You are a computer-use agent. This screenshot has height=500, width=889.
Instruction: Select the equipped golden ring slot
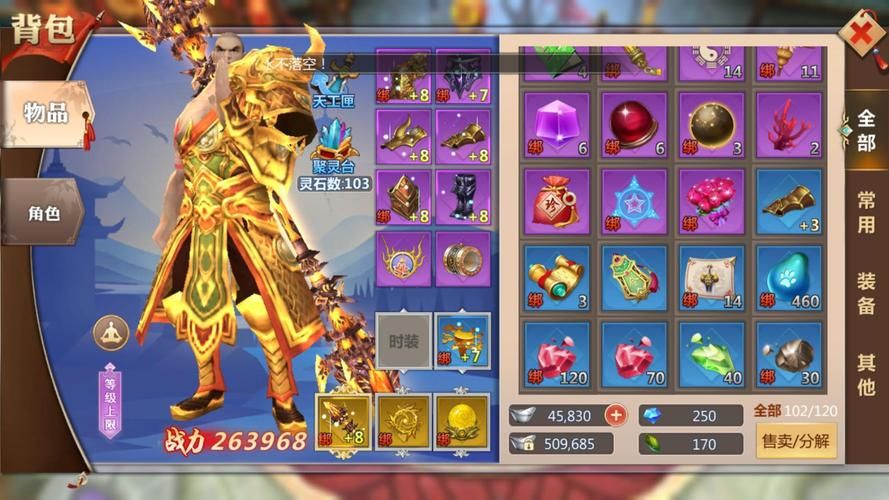(462, 259)
